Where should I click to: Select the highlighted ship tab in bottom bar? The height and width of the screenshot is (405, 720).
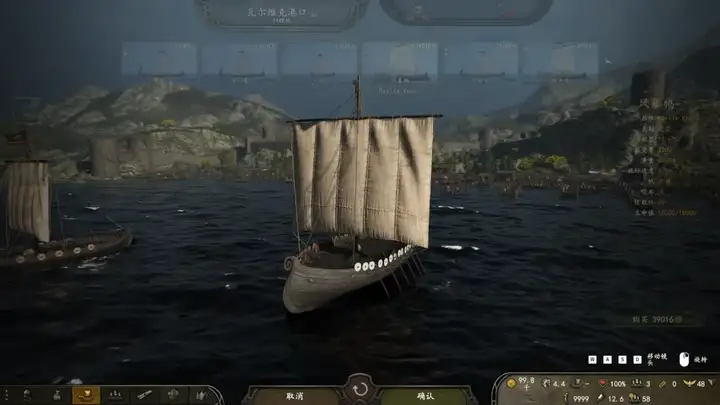(x=86, y=395)
